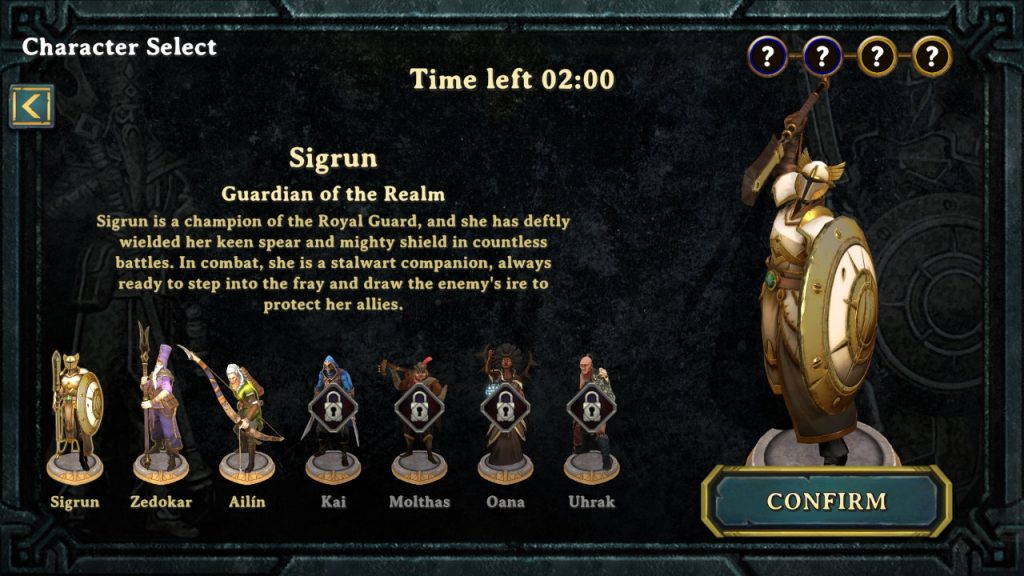The width and height of the screenshot is (1024, 576).
Task: Confirm the selected character
Action: tap(826, 501)
